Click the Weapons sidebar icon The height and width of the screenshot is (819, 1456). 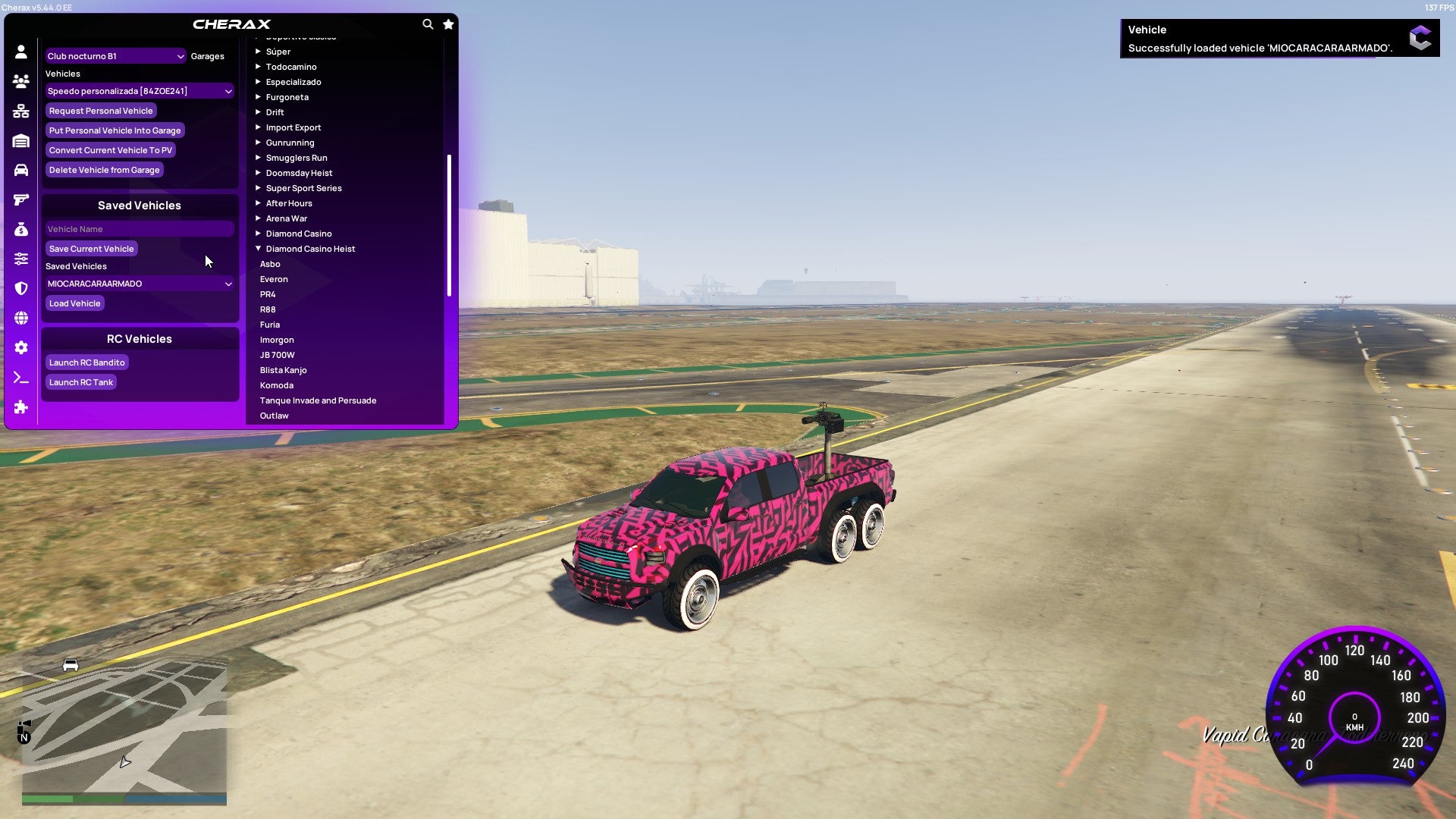point(21,198)
